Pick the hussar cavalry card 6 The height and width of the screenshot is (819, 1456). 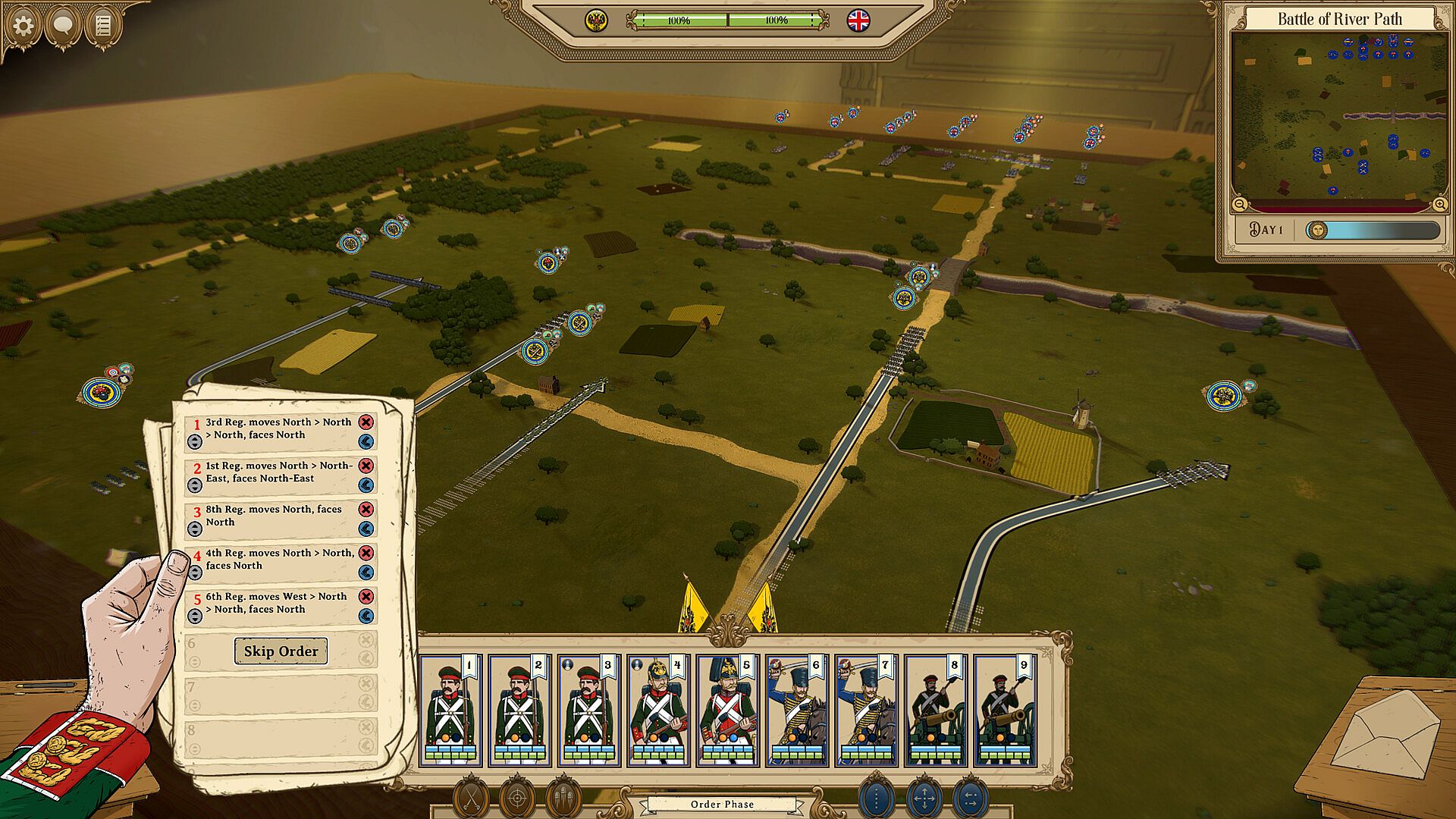pos(797,710)
